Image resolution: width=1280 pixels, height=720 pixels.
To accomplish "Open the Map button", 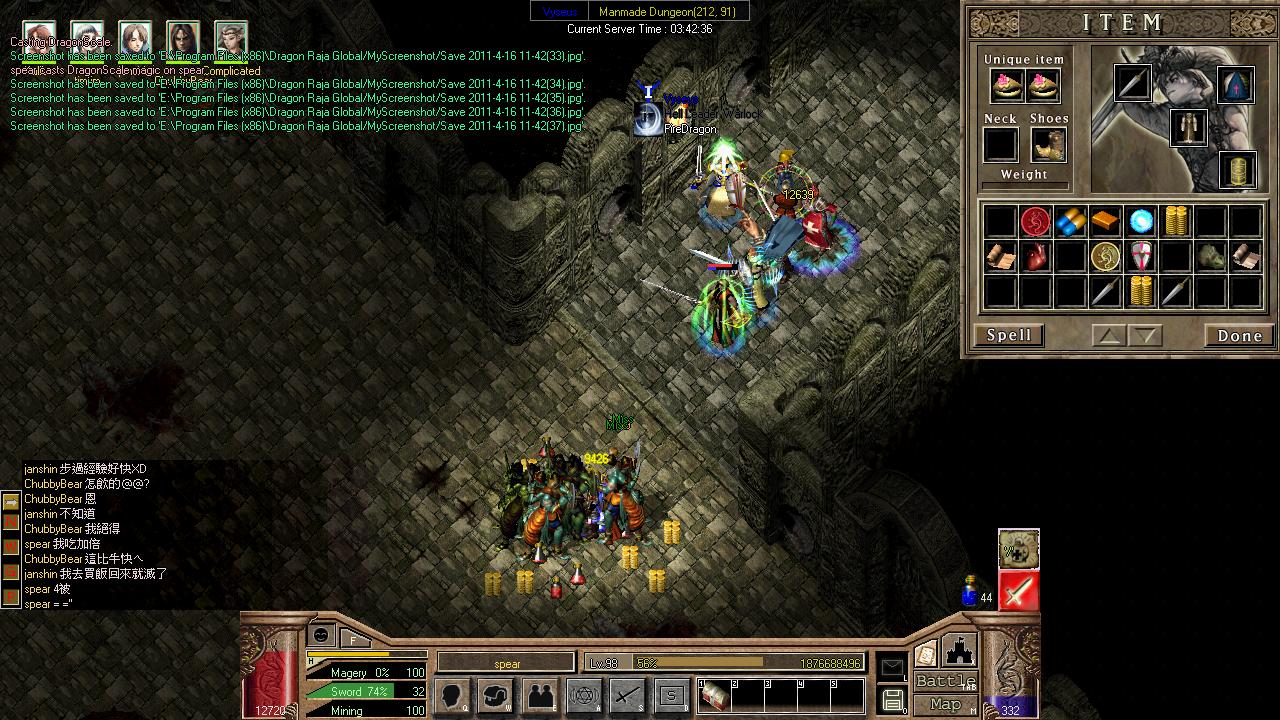I will pyautogui.click(x=945, y=705).
